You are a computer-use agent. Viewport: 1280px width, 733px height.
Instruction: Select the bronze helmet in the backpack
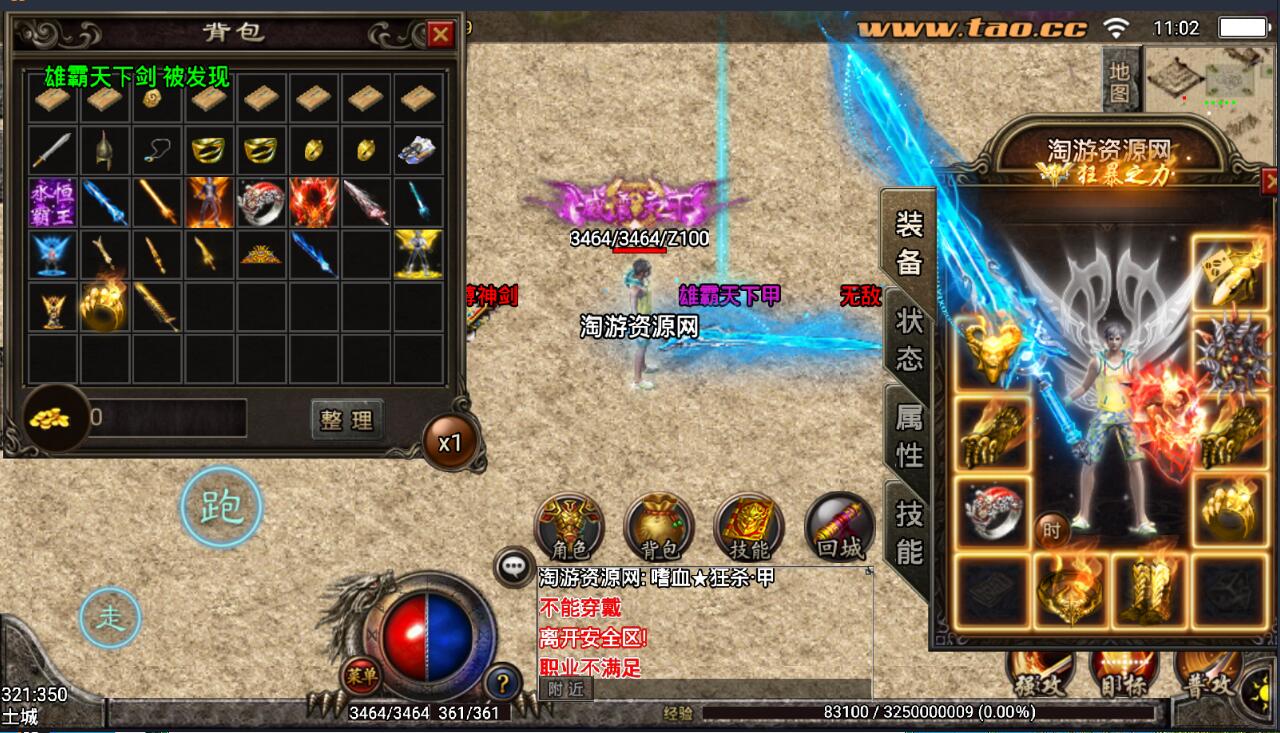(104, 150)
